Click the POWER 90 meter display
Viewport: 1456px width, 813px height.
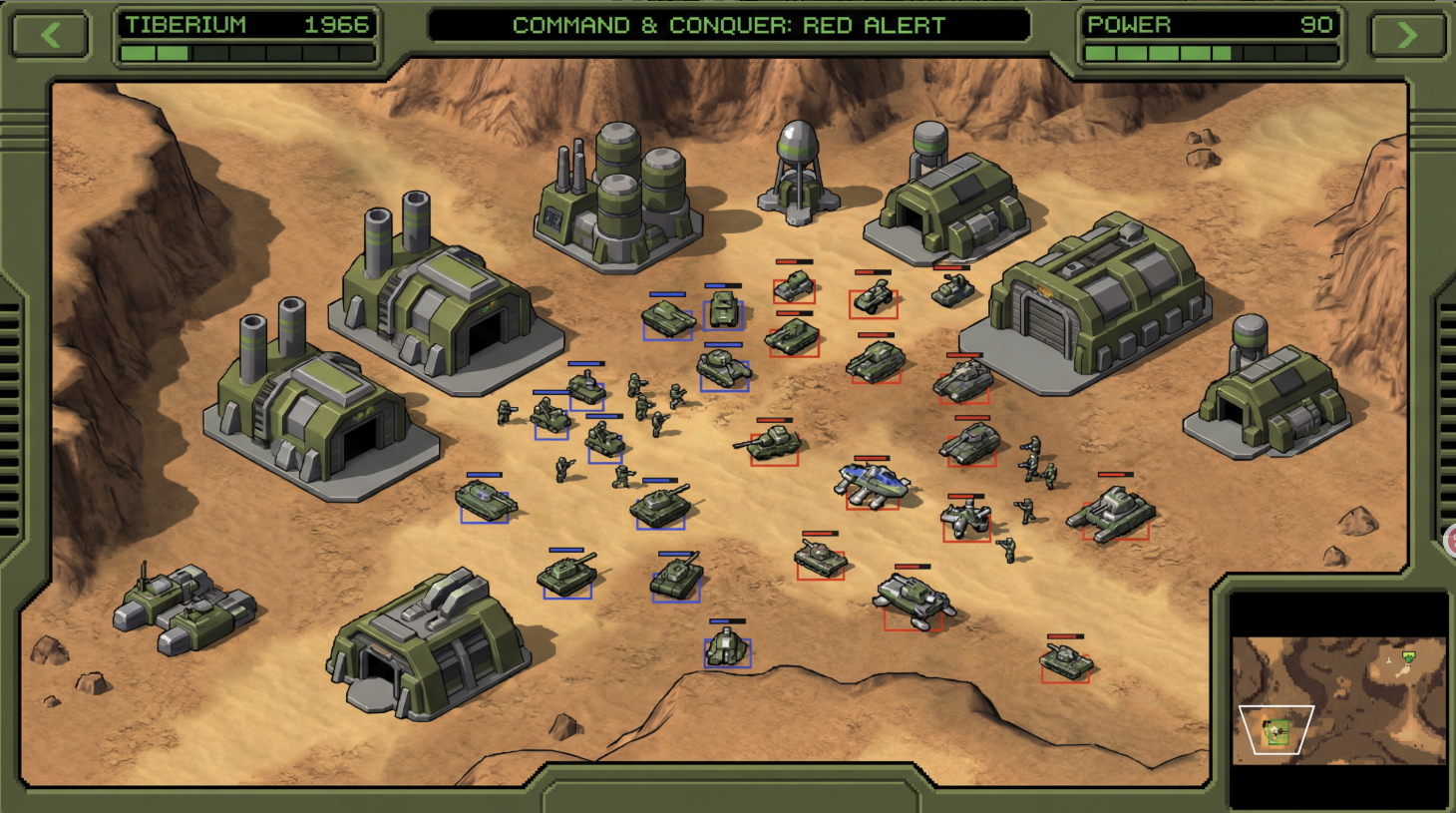[x=1210, y=25]
